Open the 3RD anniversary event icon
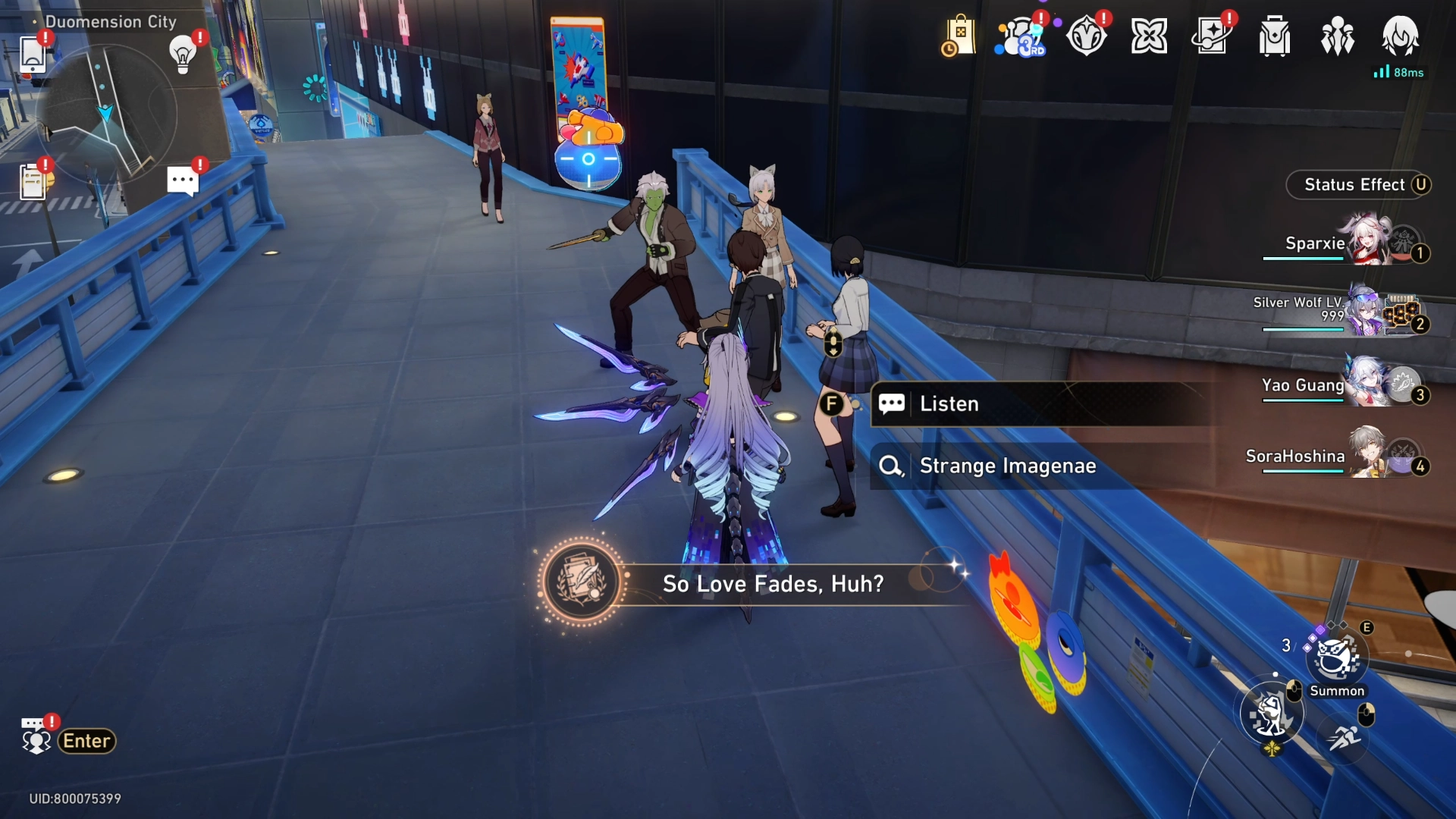Viewport: 1456px width, 819px height. [1021, 36]
